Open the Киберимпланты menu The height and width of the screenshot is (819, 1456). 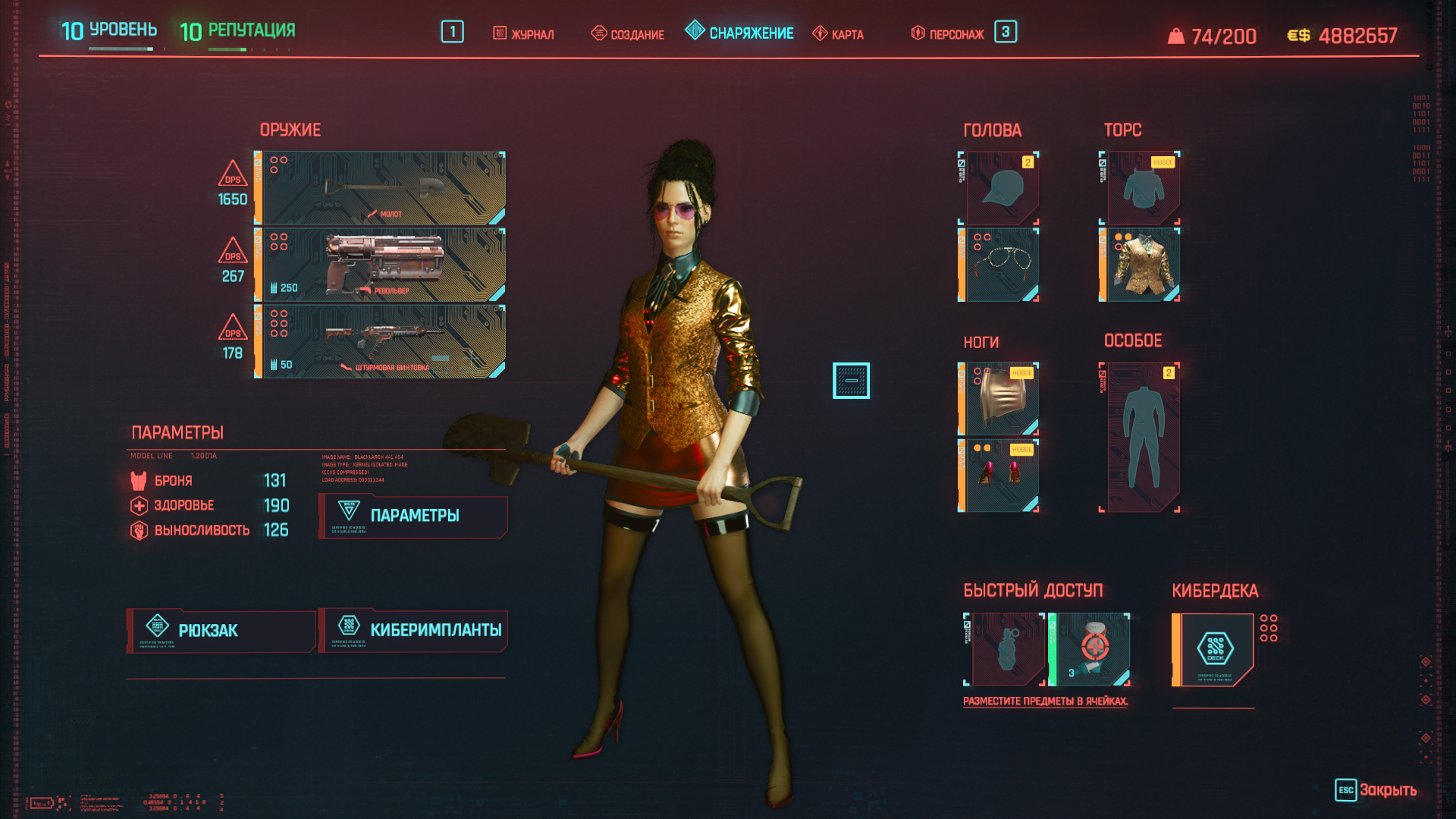(x=413, y=631)
